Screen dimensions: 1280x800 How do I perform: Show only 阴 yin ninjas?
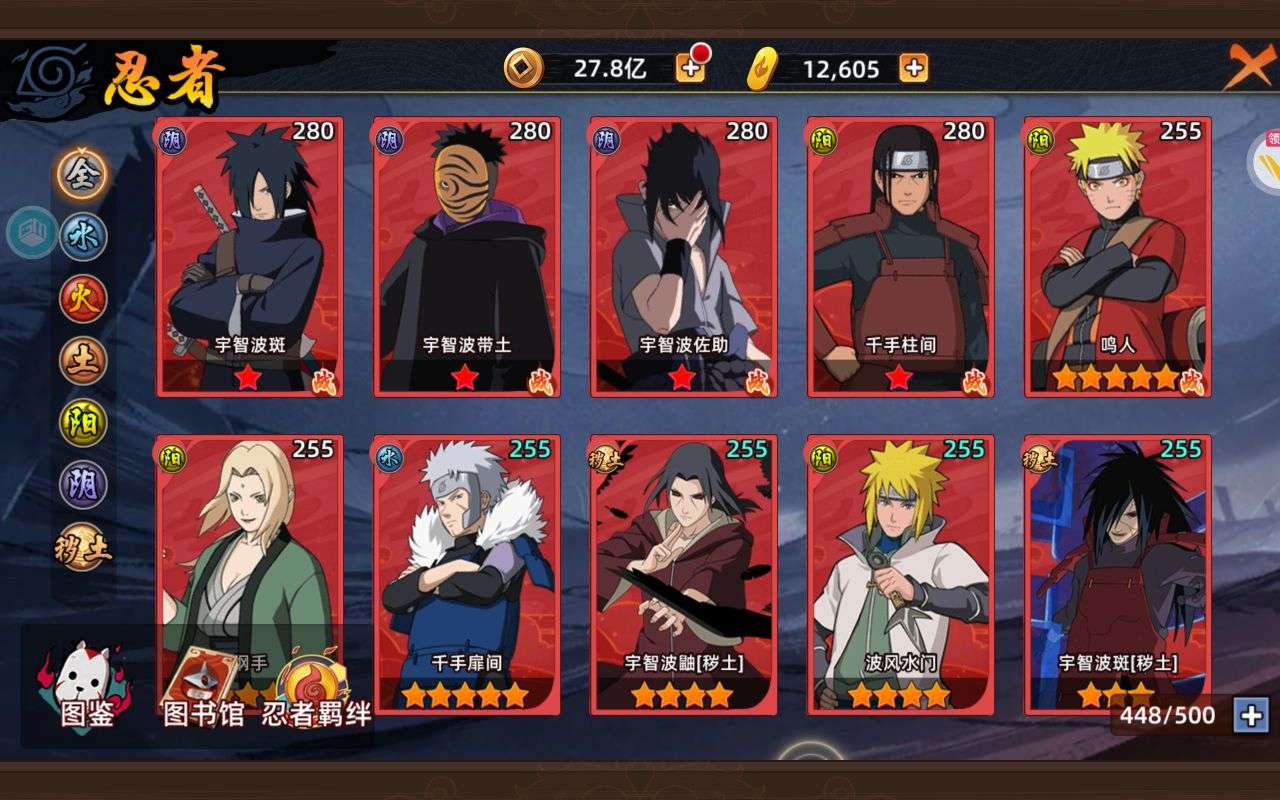[x=82, y=484]
